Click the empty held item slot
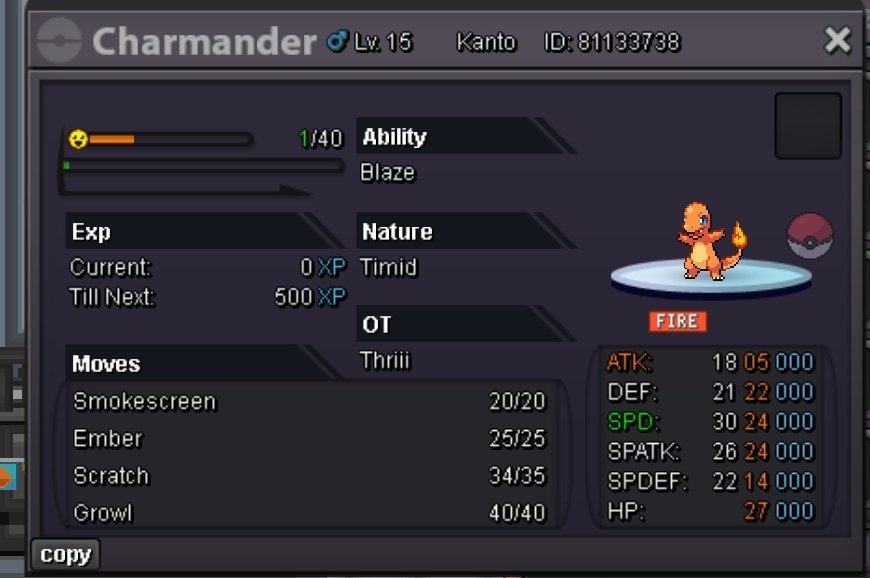Image resolution: width=870 pixels, height=578 pixels. [x=807, y=126]
